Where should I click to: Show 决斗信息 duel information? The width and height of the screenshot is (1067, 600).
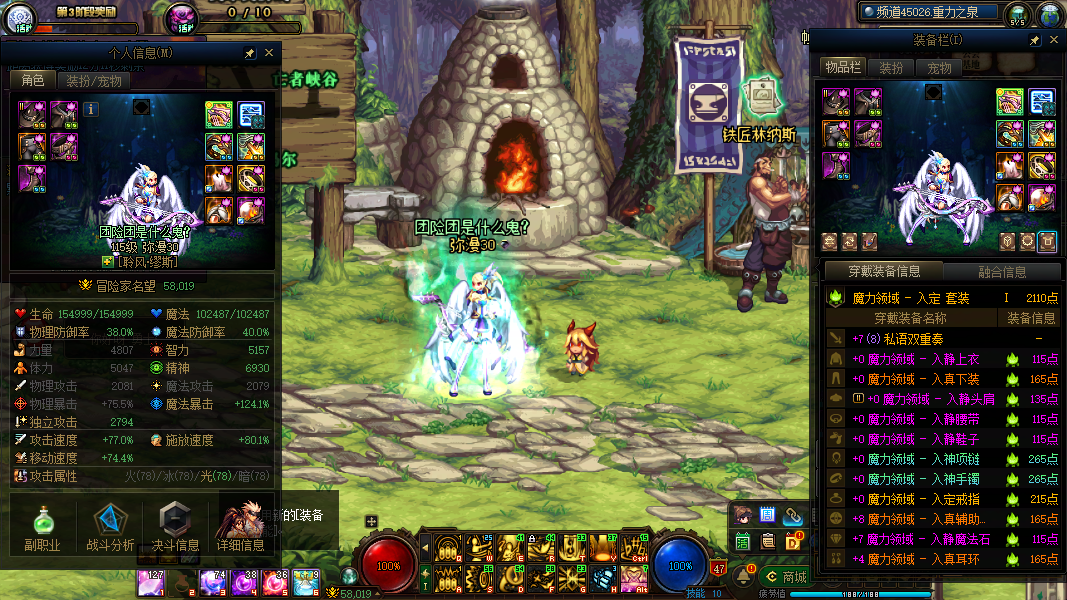click(175, 528)
